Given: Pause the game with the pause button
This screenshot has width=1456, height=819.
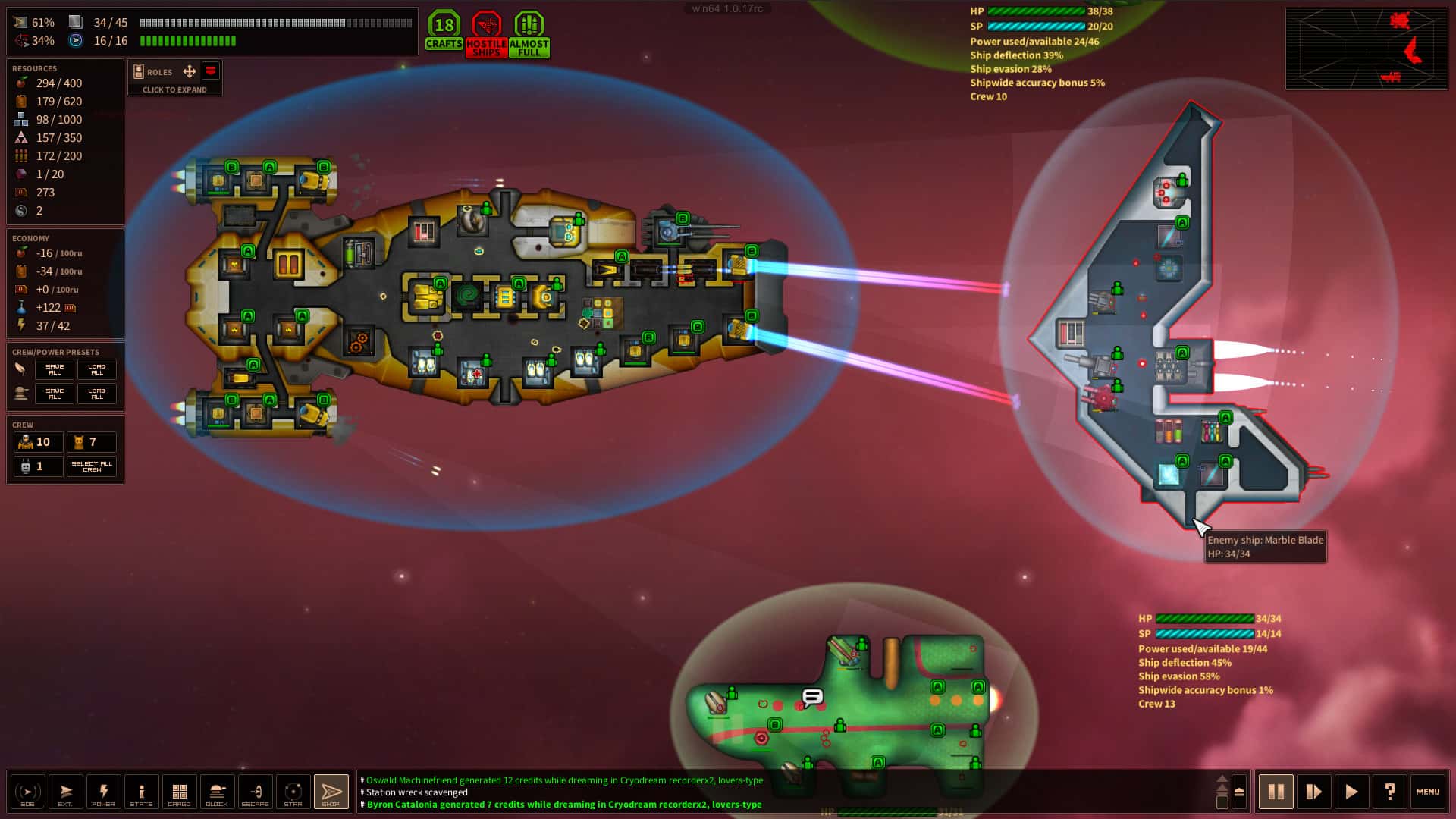Looking at the screenshot, I should 1276,792.
